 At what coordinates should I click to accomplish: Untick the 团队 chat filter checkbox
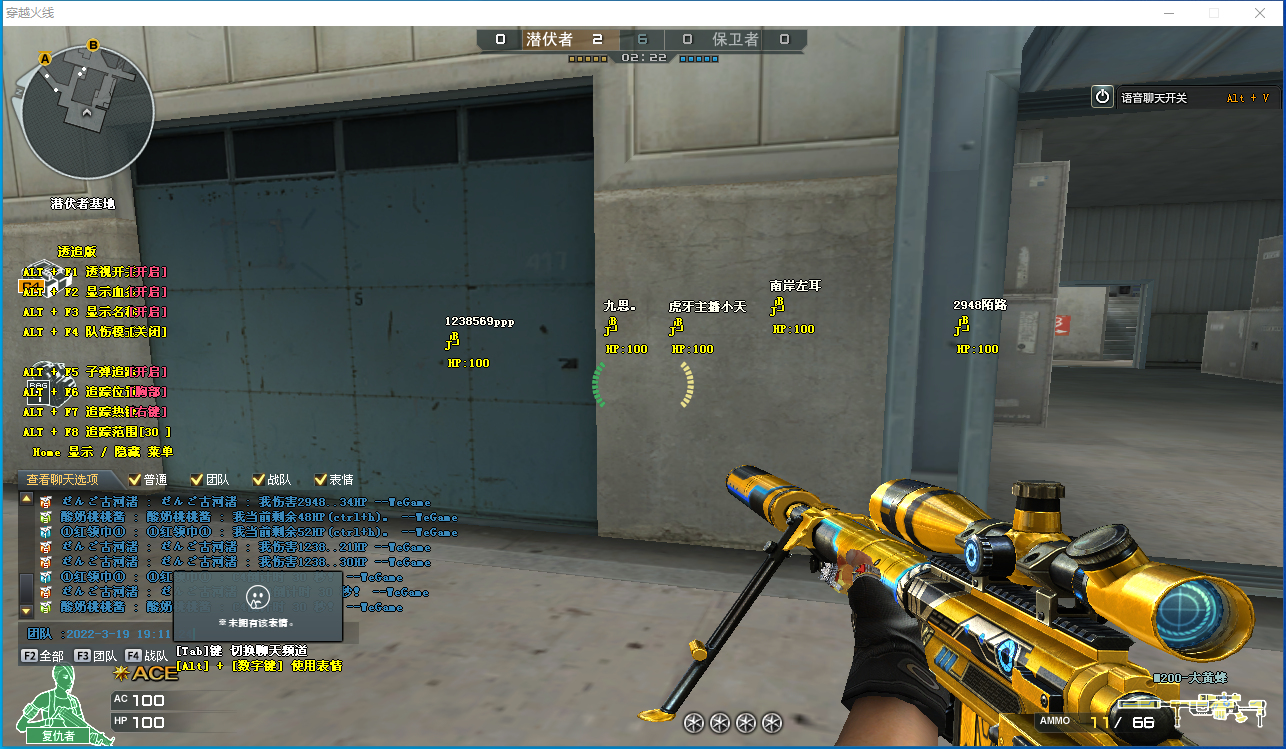pos(196,480)
